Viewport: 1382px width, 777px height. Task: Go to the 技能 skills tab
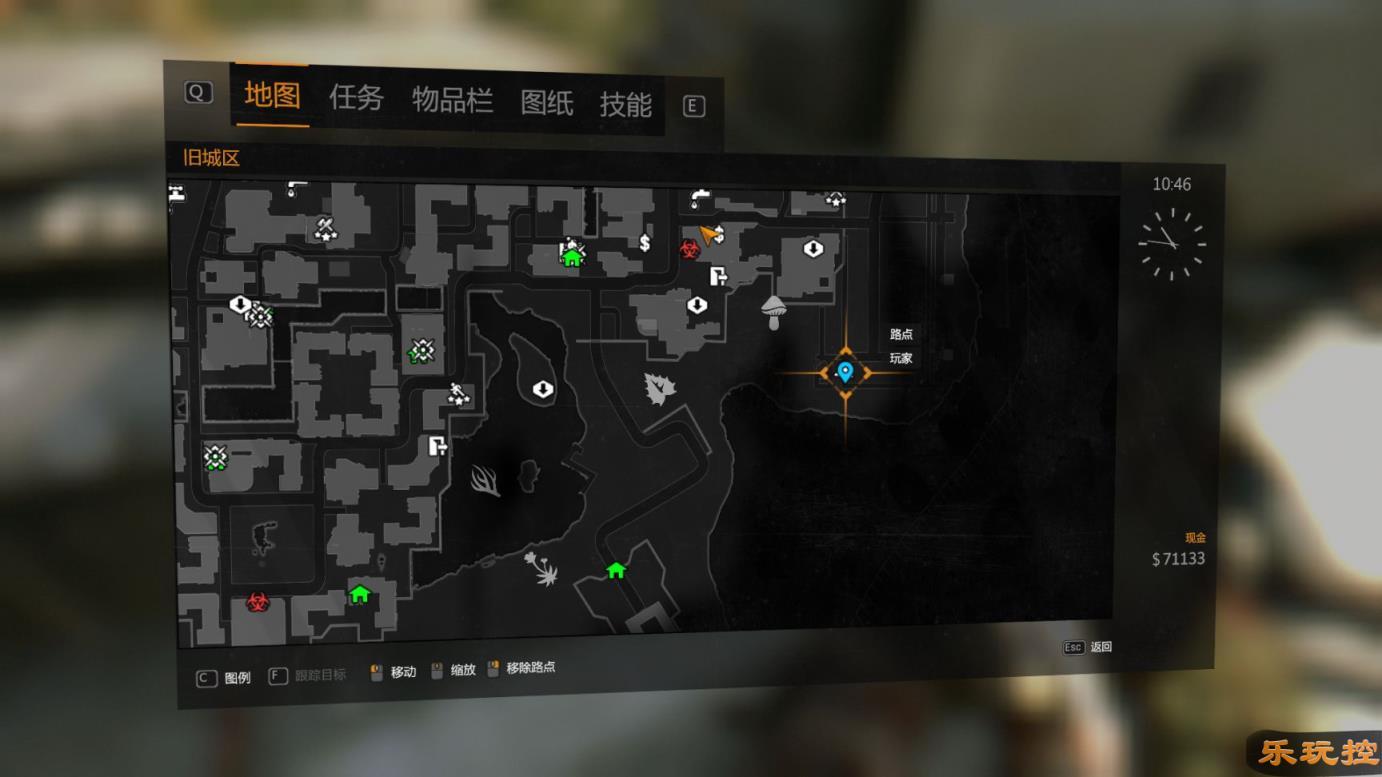coord(625,104)
